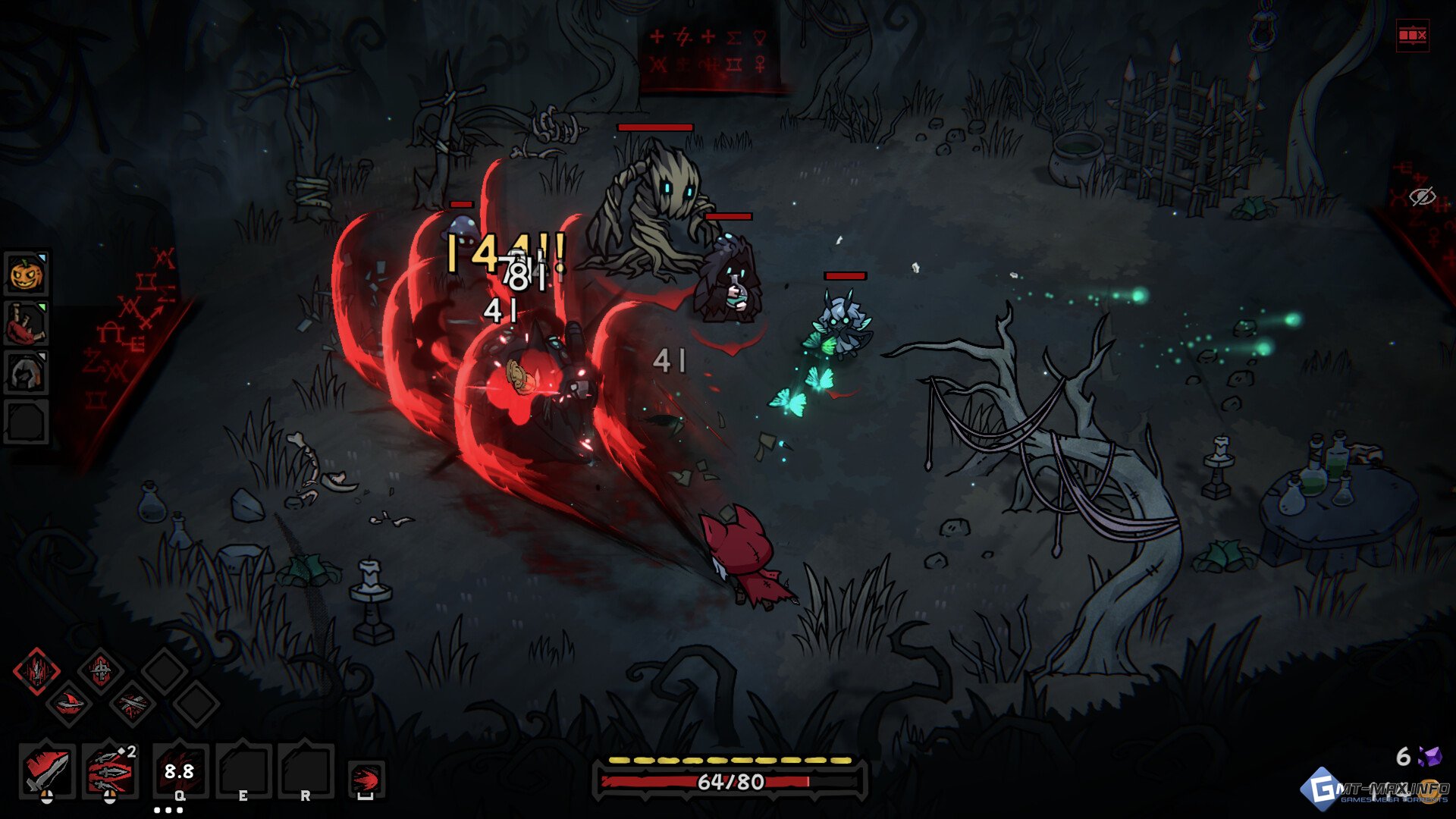Select the red severed-limbs item slot
The height and width of the screenshot is (819, 1456).
point(27,324)
